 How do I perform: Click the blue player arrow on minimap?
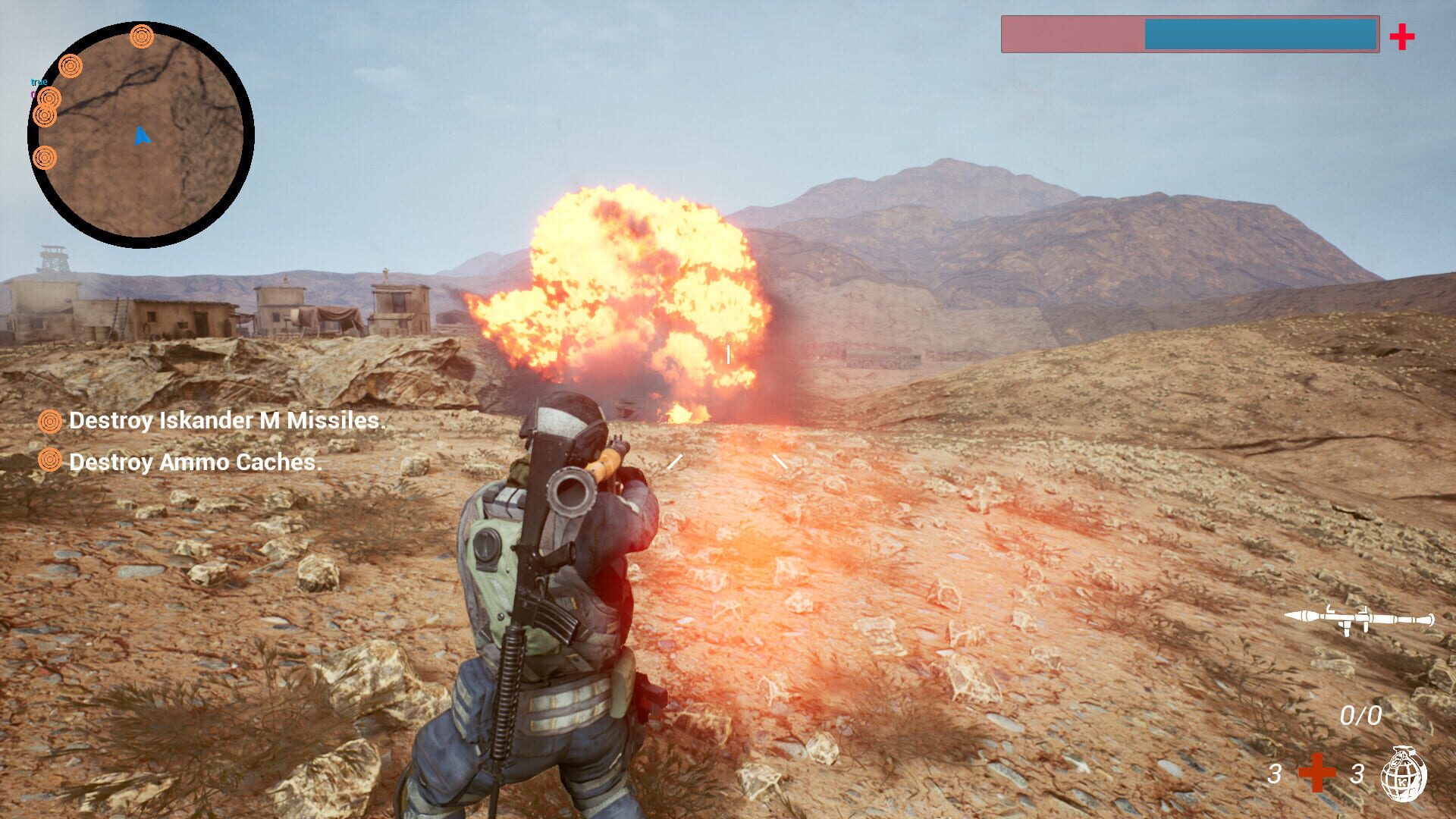click(142, 136)
